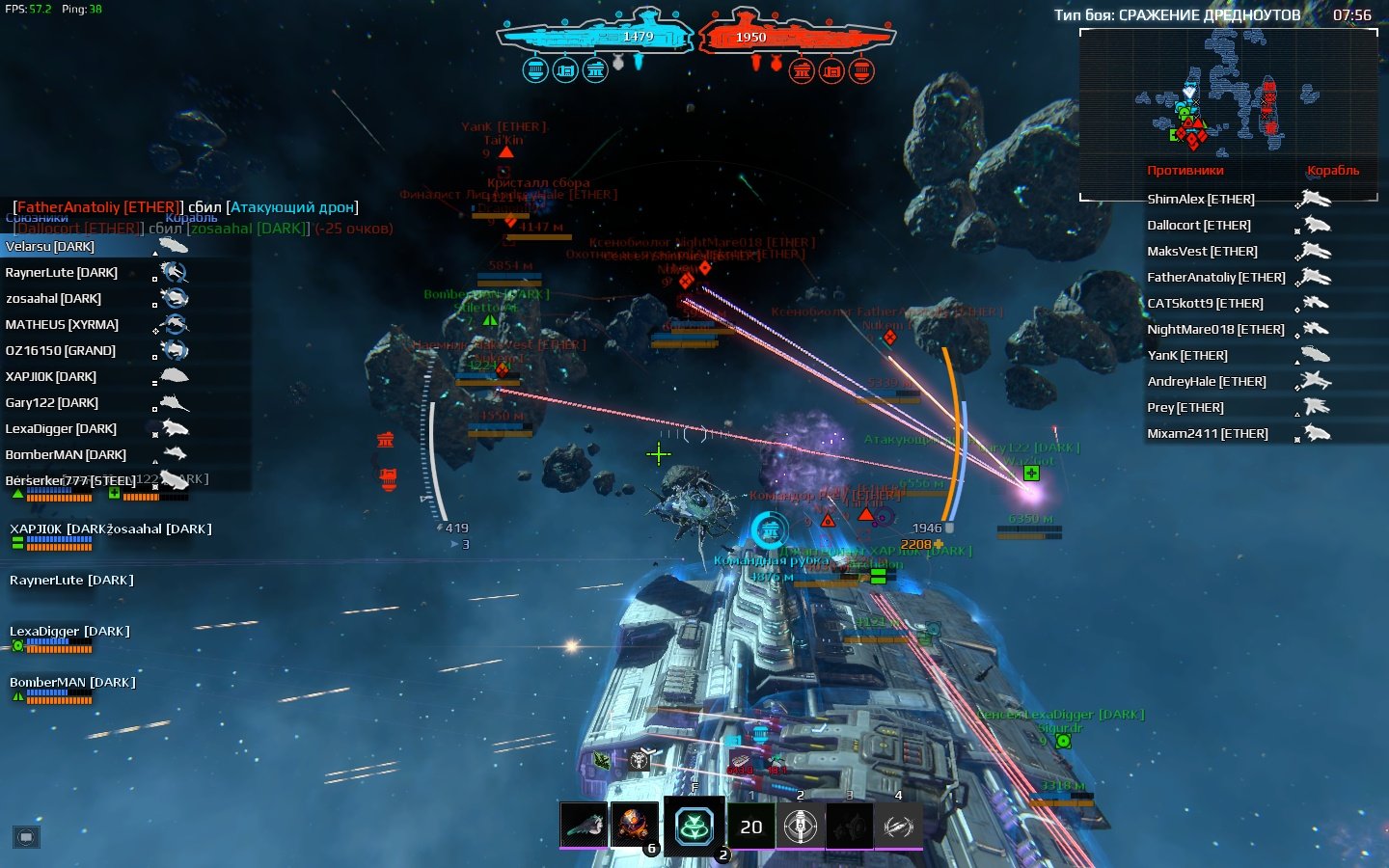Select ally Velarsu [DARK] row
Screen dimensions: 1389x868
50,247
